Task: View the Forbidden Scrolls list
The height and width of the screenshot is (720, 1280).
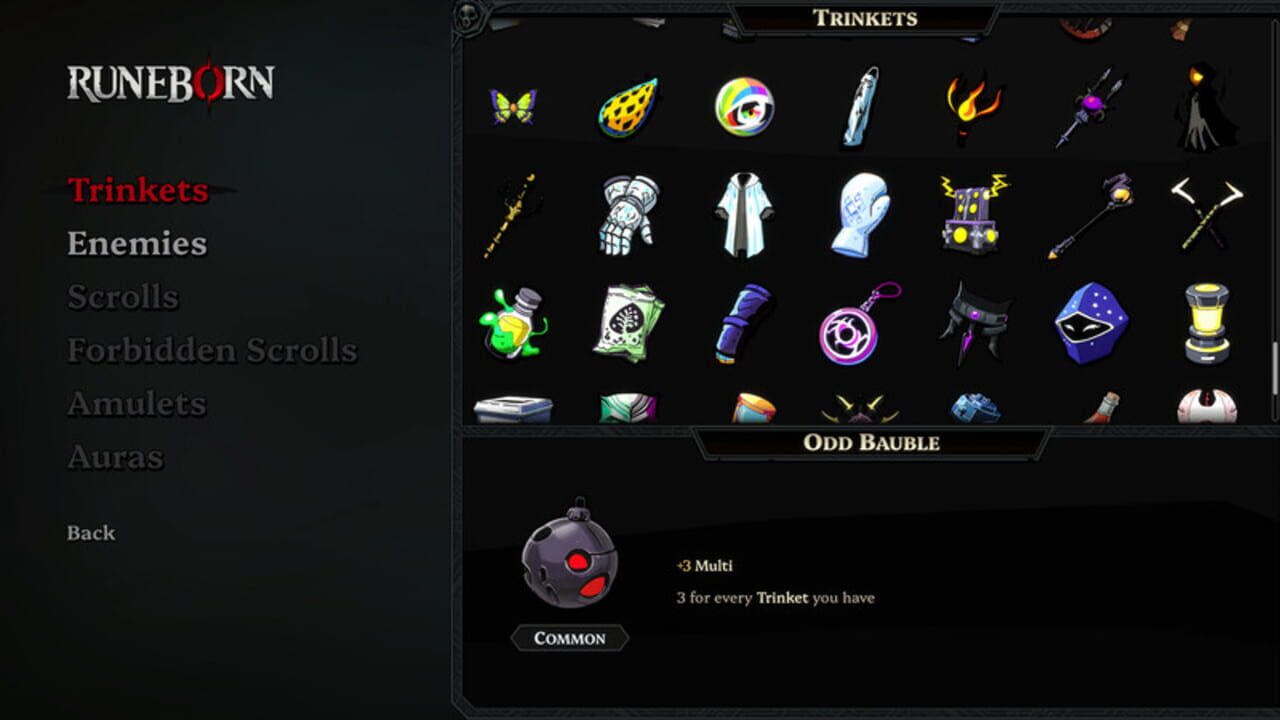Action: pyautogui.click(x=213, y=351)
